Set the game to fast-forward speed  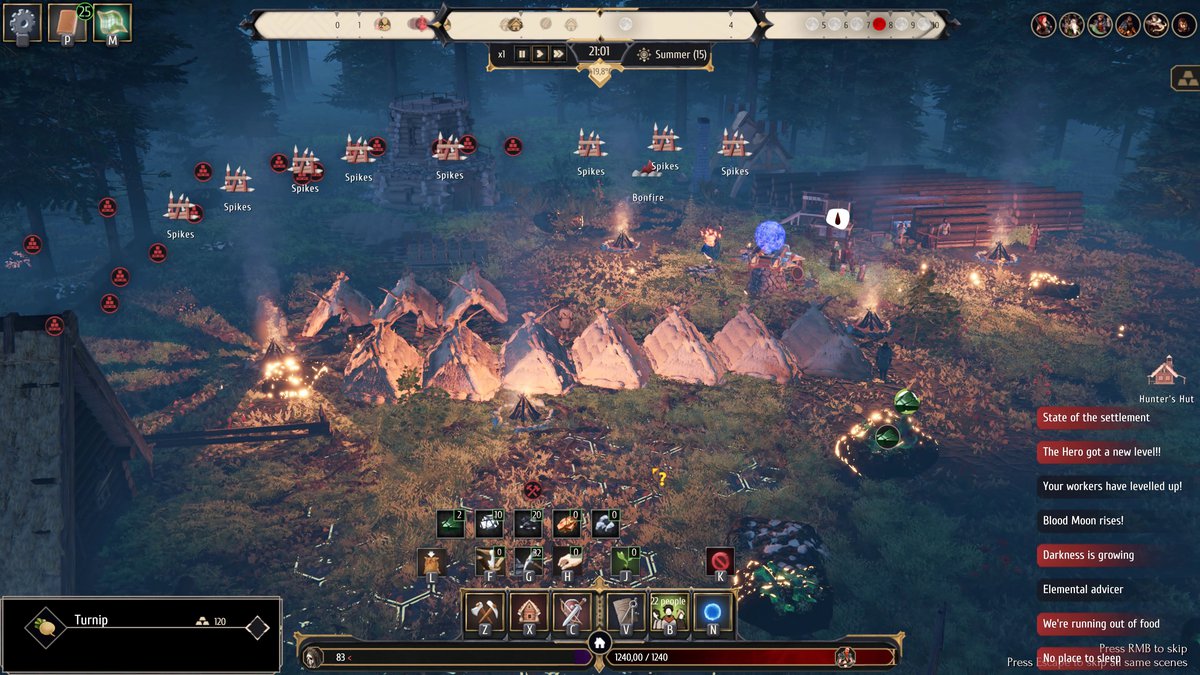(x=558, y=54)
